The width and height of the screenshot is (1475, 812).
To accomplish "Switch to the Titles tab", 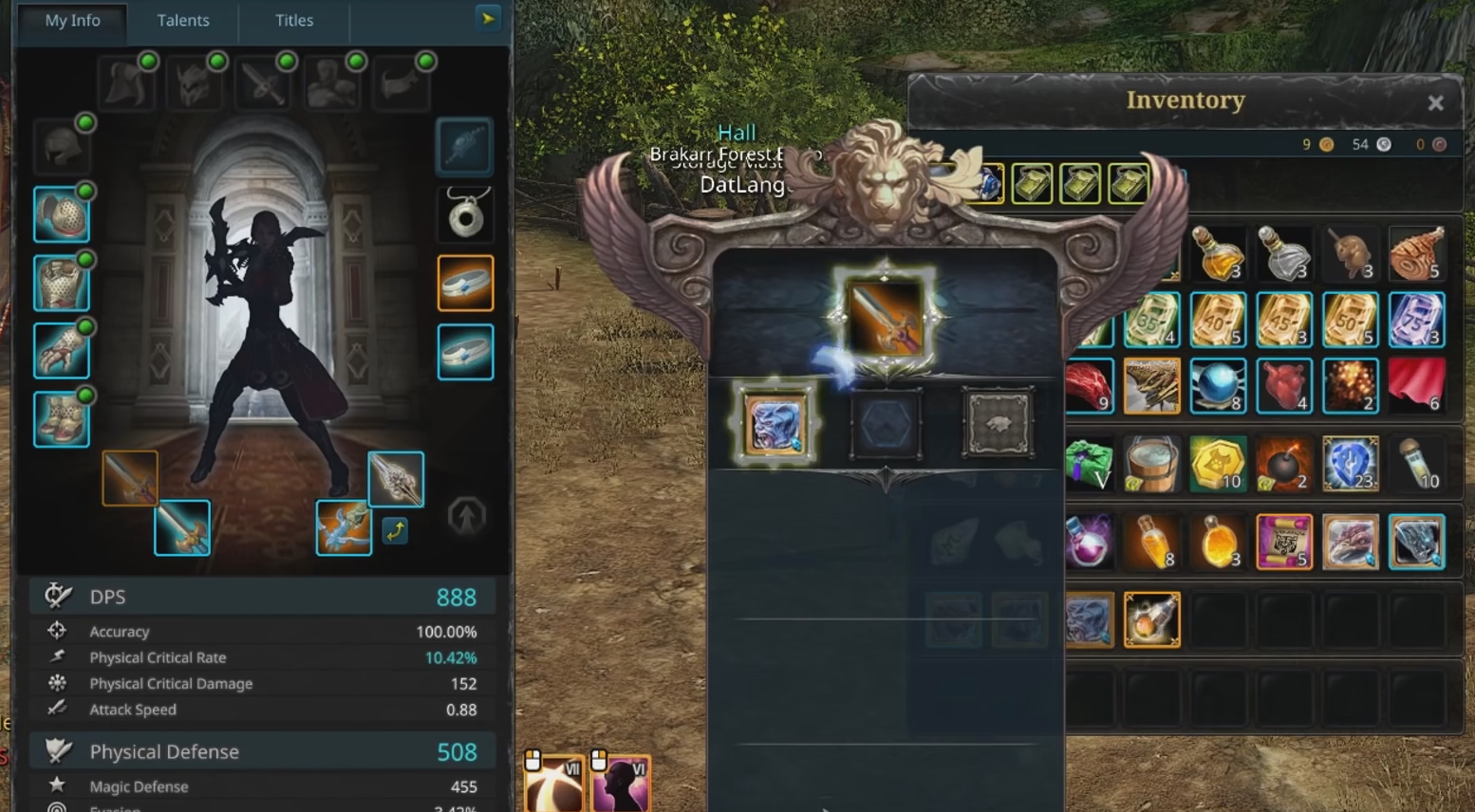I will click(x=294, y=21).
